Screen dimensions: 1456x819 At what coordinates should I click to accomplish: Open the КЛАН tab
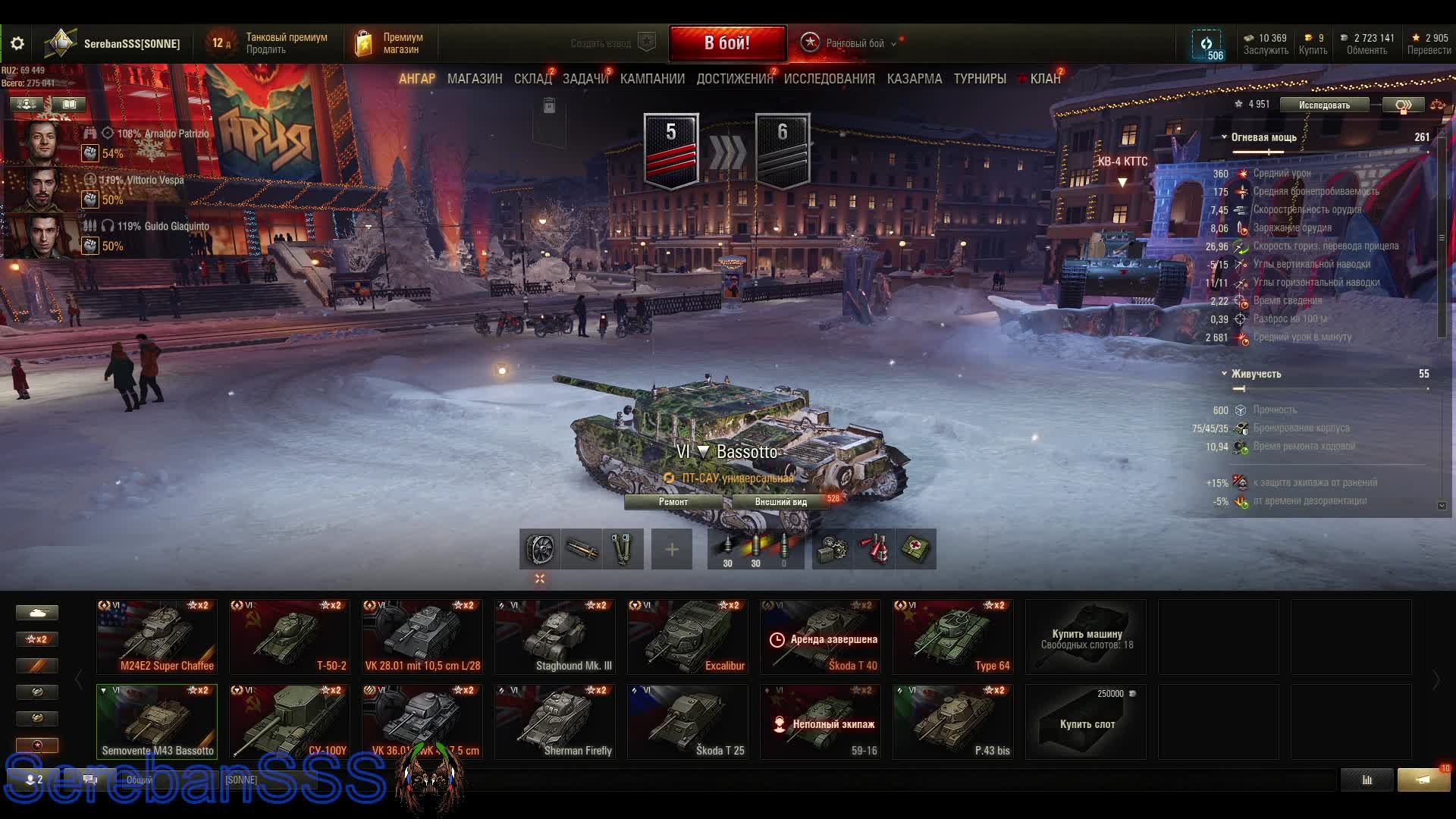1044,79
